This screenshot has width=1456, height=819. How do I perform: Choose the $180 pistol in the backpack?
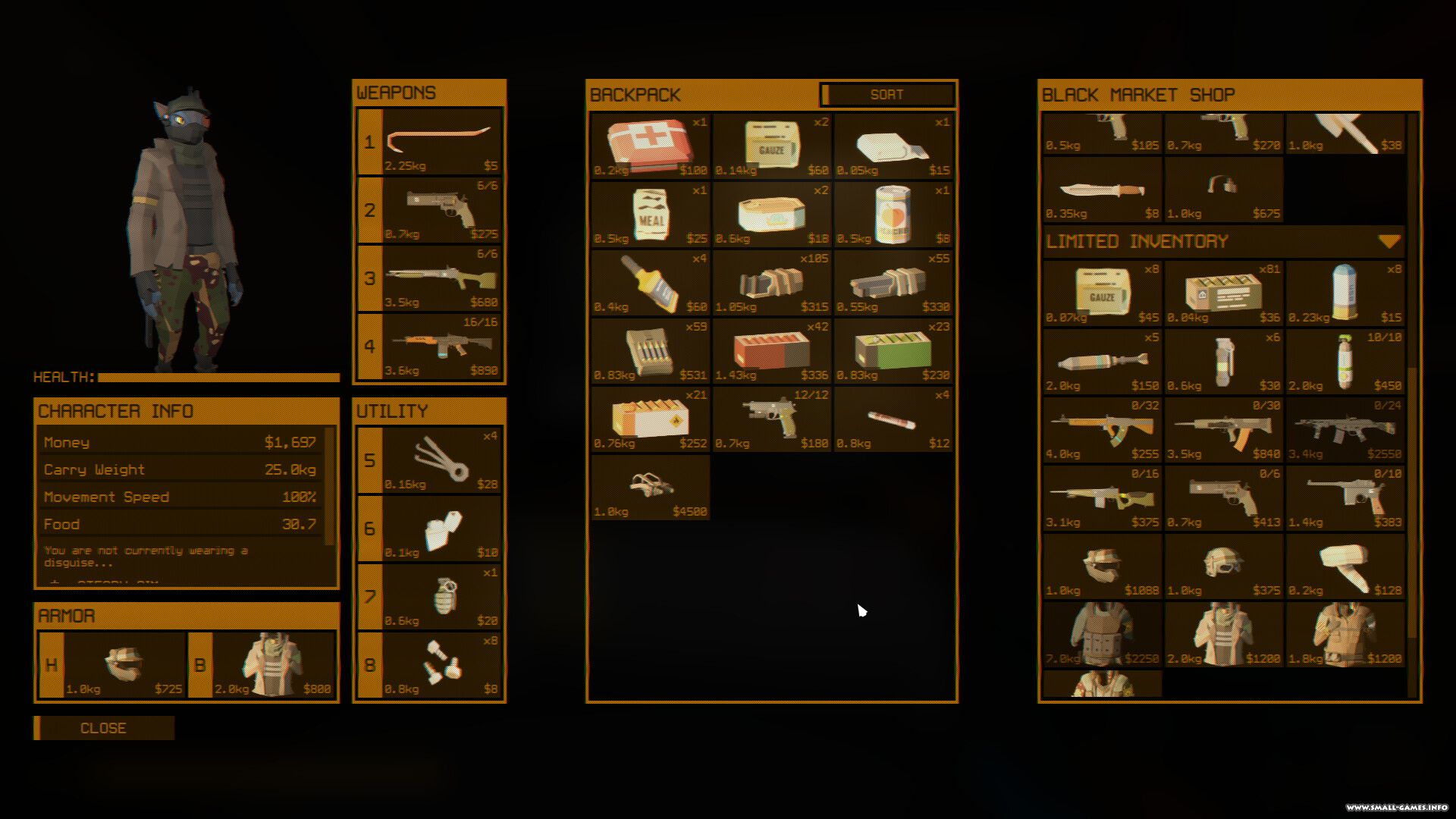click(771, 419)
